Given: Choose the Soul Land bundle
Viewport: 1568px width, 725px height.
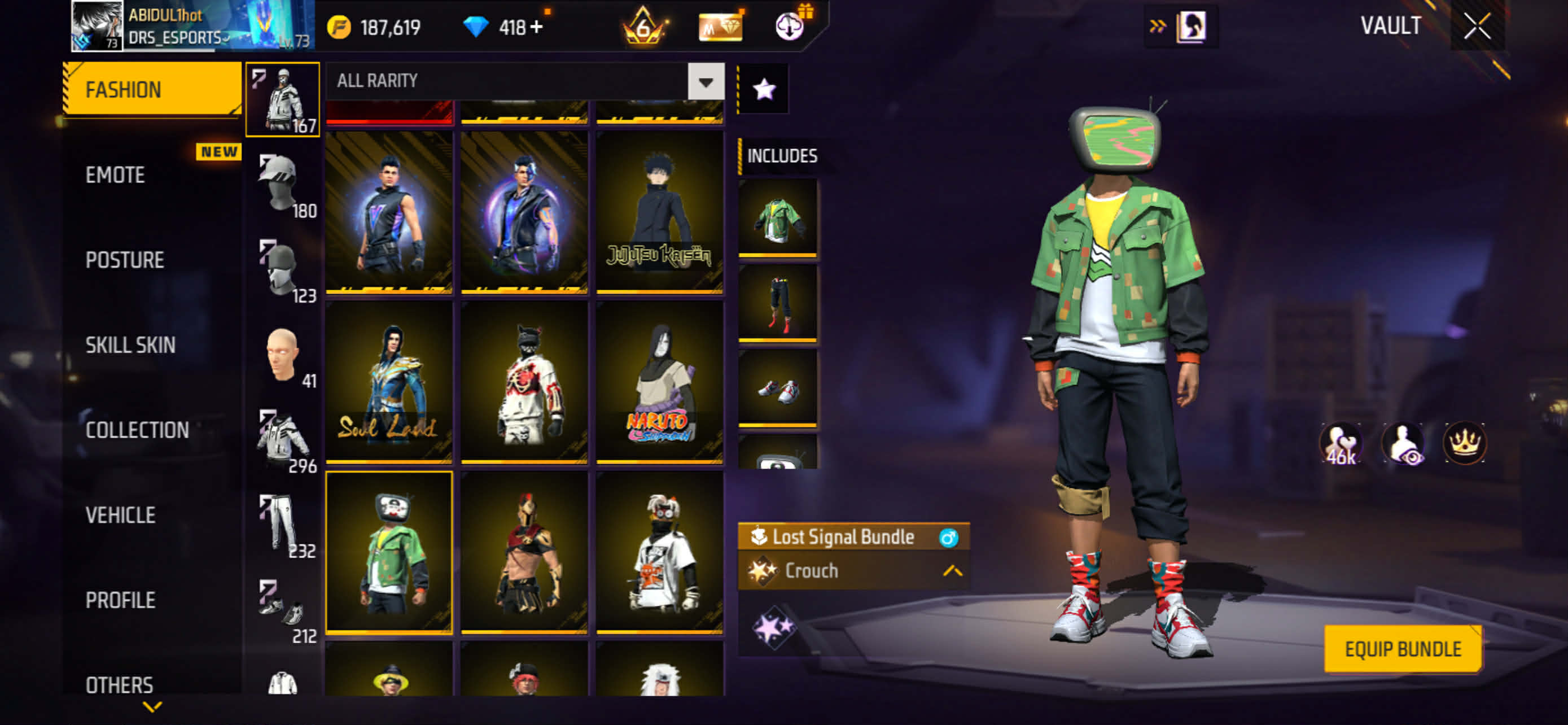Looking at the screenshot, I should coord(389,382).
